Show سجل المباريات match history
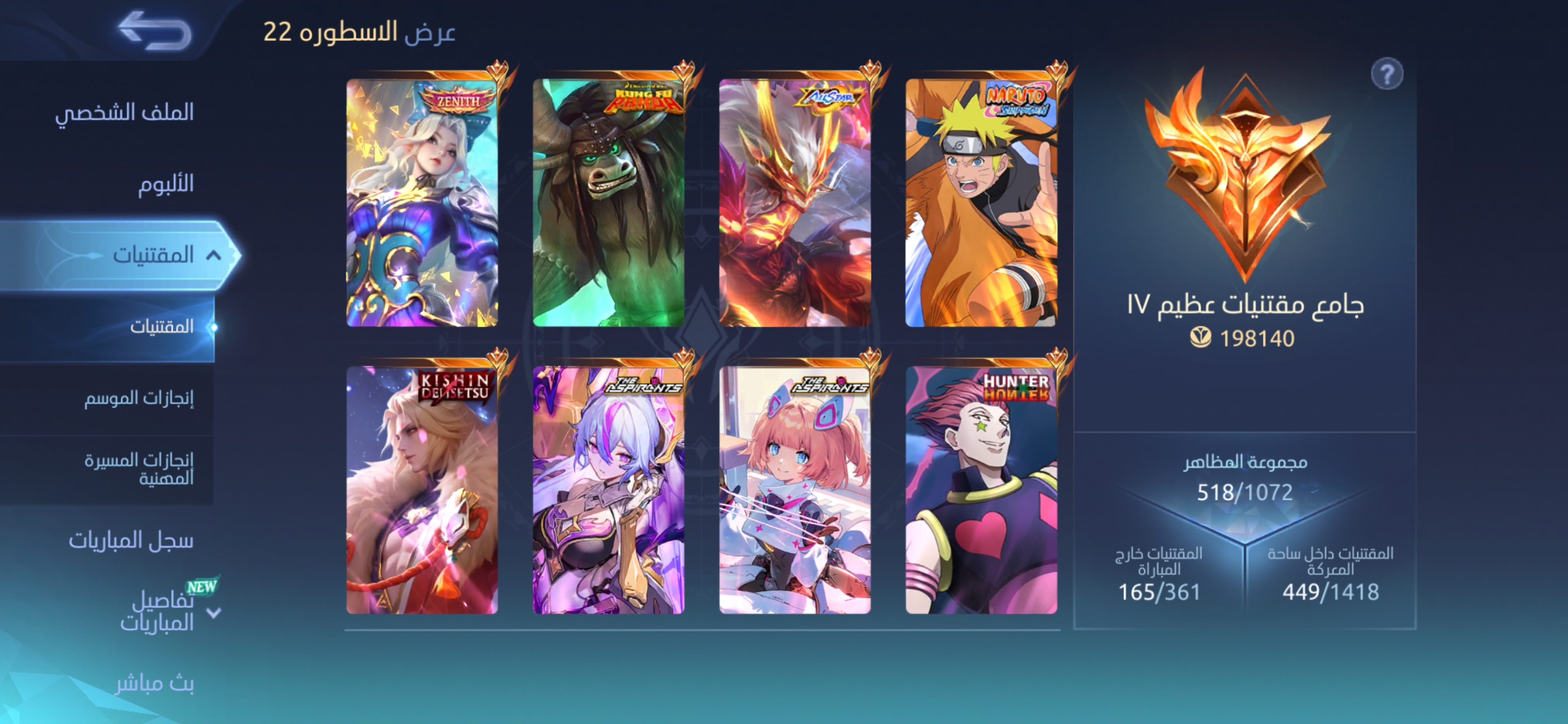 click(131, 540)
